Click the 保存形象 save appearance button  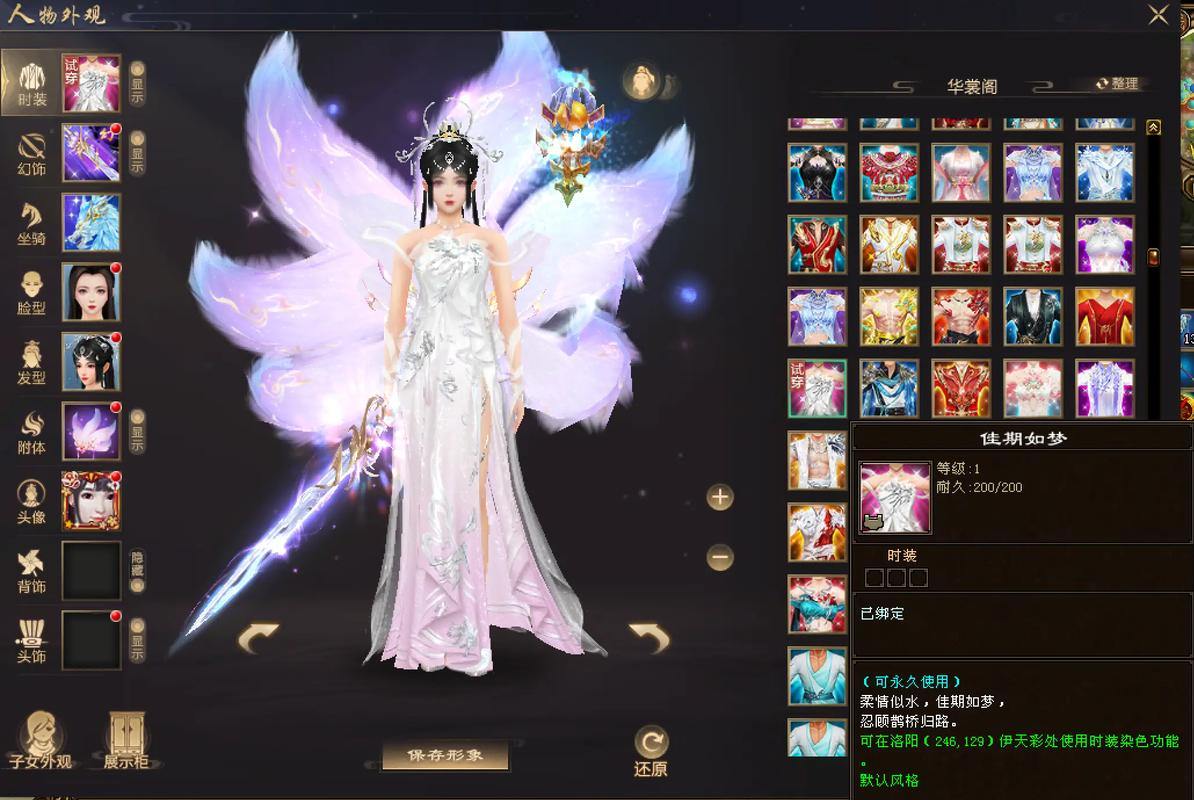coord(445,756)
